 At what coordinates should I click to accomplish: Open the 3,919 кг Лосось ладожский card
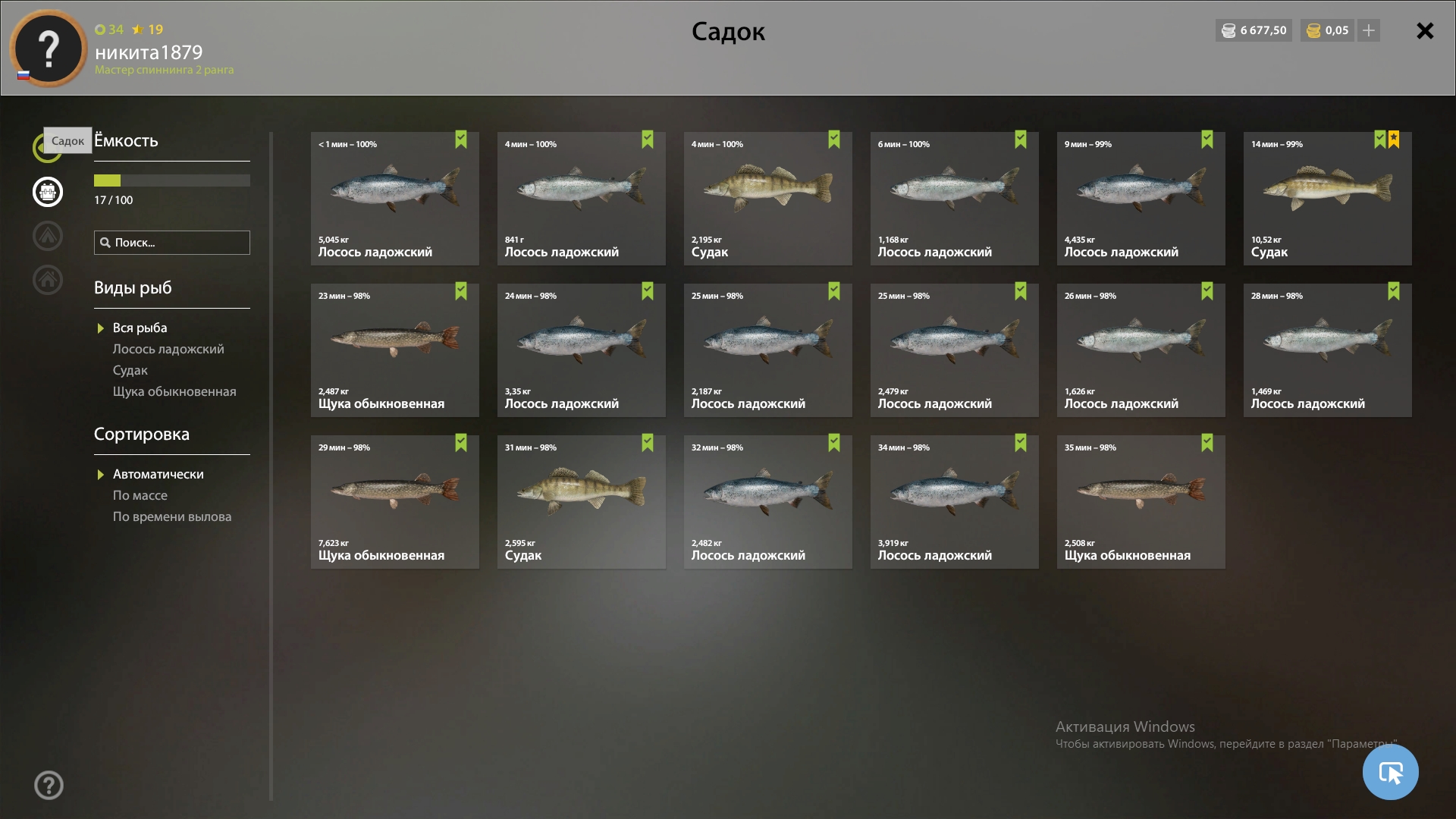click(954, 502)
